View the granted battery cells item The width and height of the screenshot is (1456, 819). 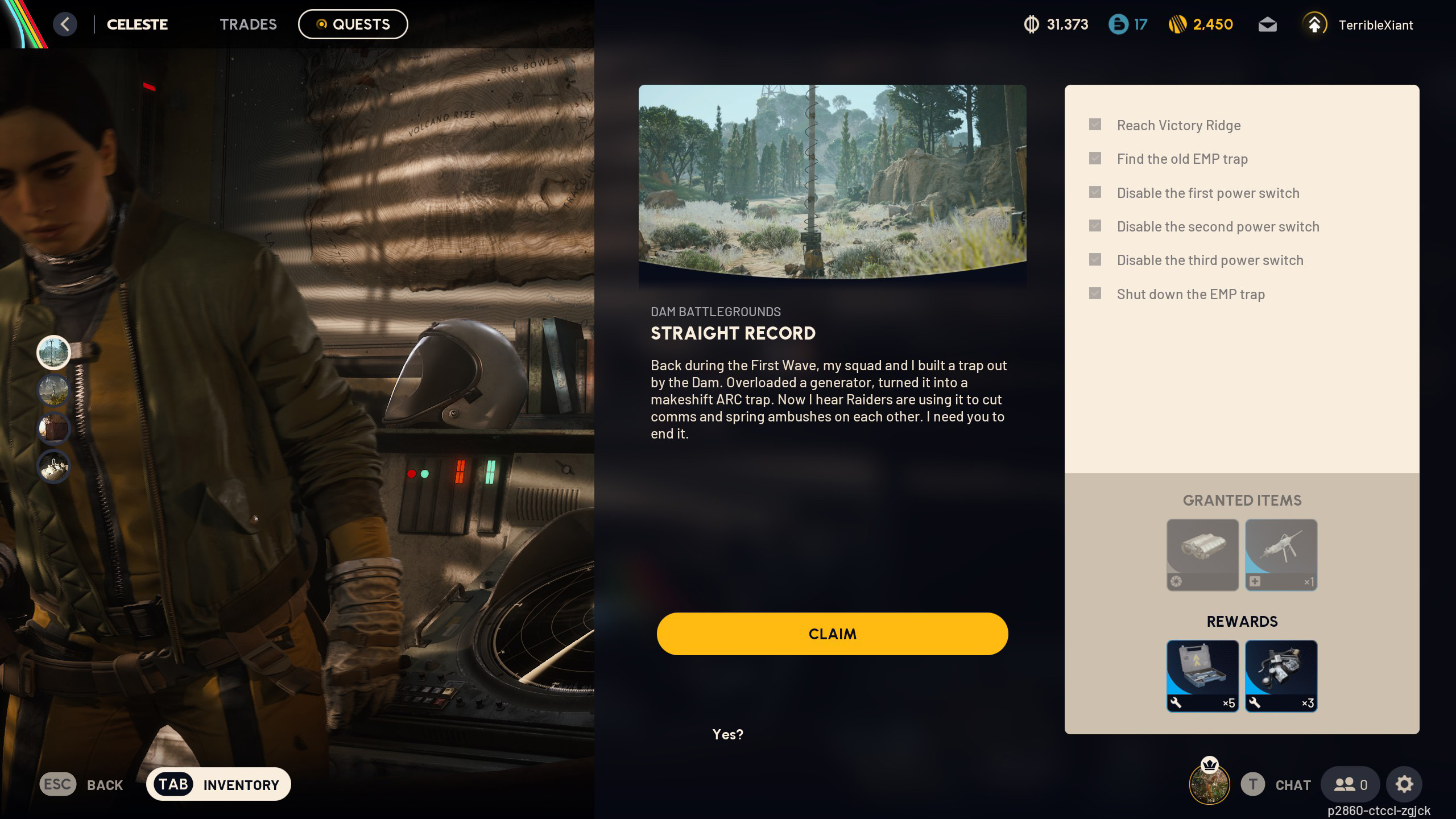(x=1202, y=555)
